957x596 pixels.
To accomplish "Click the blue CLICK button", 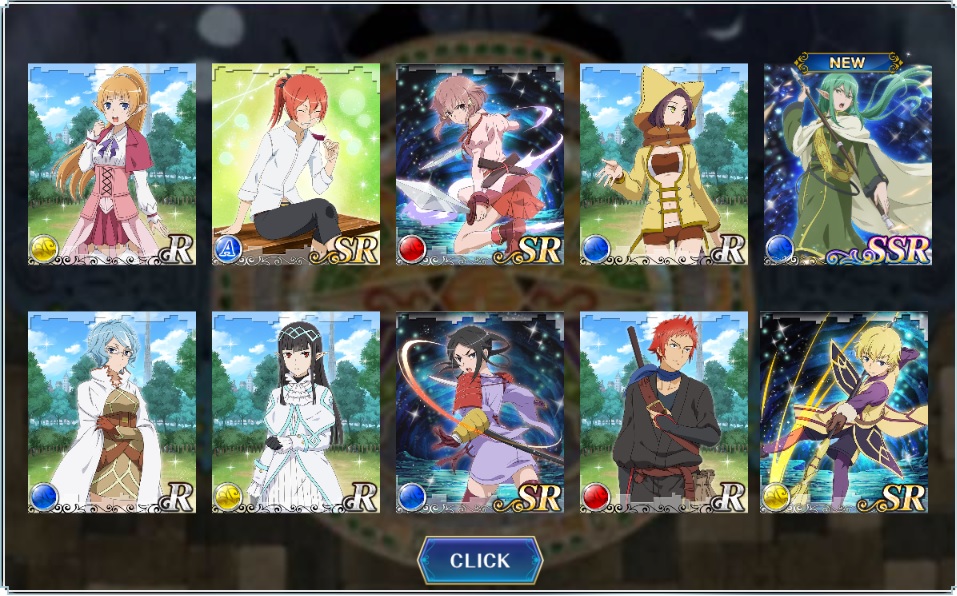I will (480, 560).
